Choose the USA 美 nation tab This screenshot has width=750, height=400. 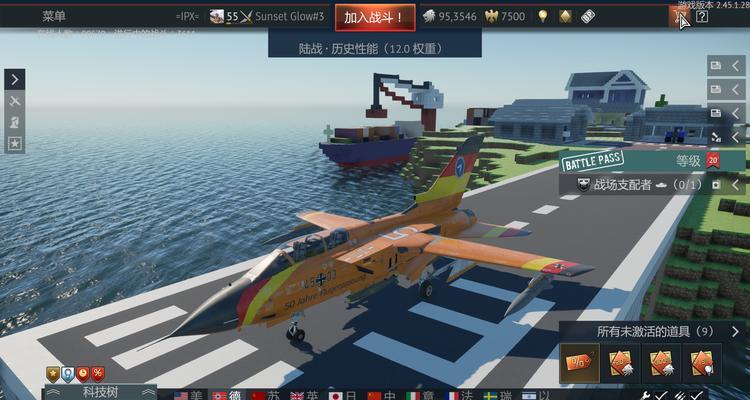pyautogui.click(x=187, y=395)
